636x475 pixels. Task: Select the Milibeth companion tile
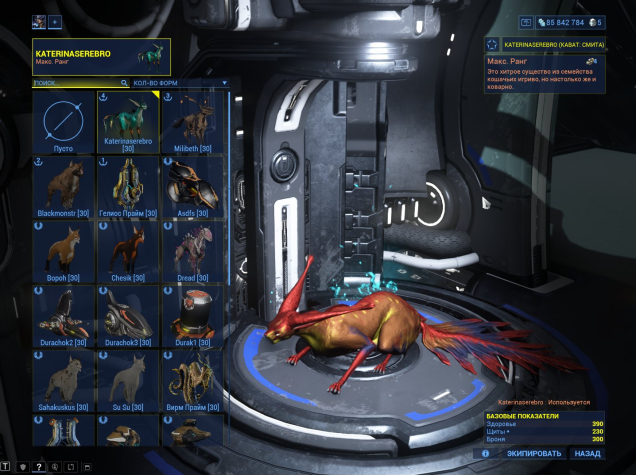[x=193, y=122]
